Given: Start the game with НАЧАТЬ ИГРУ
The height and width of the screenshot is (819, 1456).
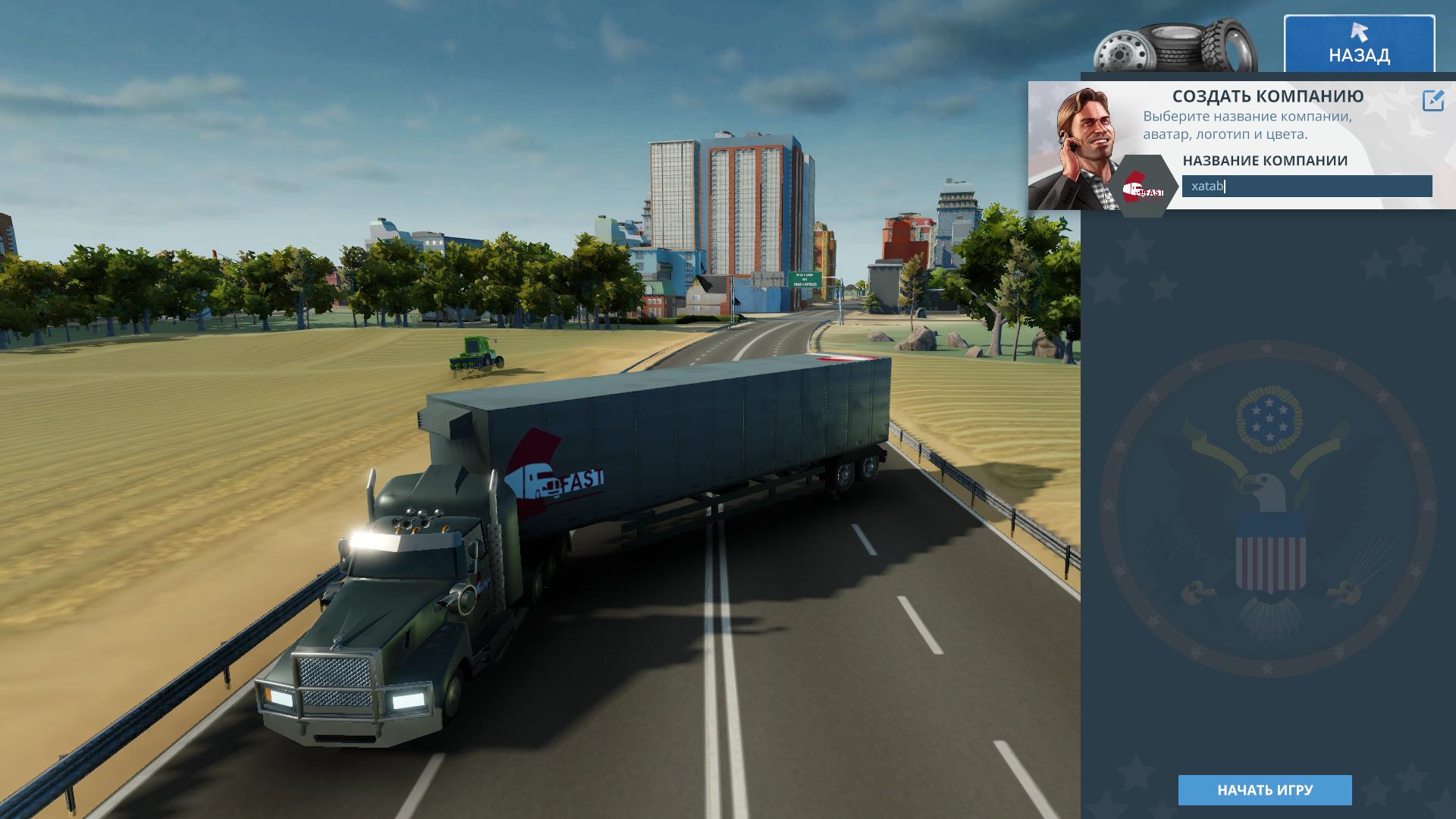Looking at the screenshot, I should pyautogui.click(x=1264, y=790).
